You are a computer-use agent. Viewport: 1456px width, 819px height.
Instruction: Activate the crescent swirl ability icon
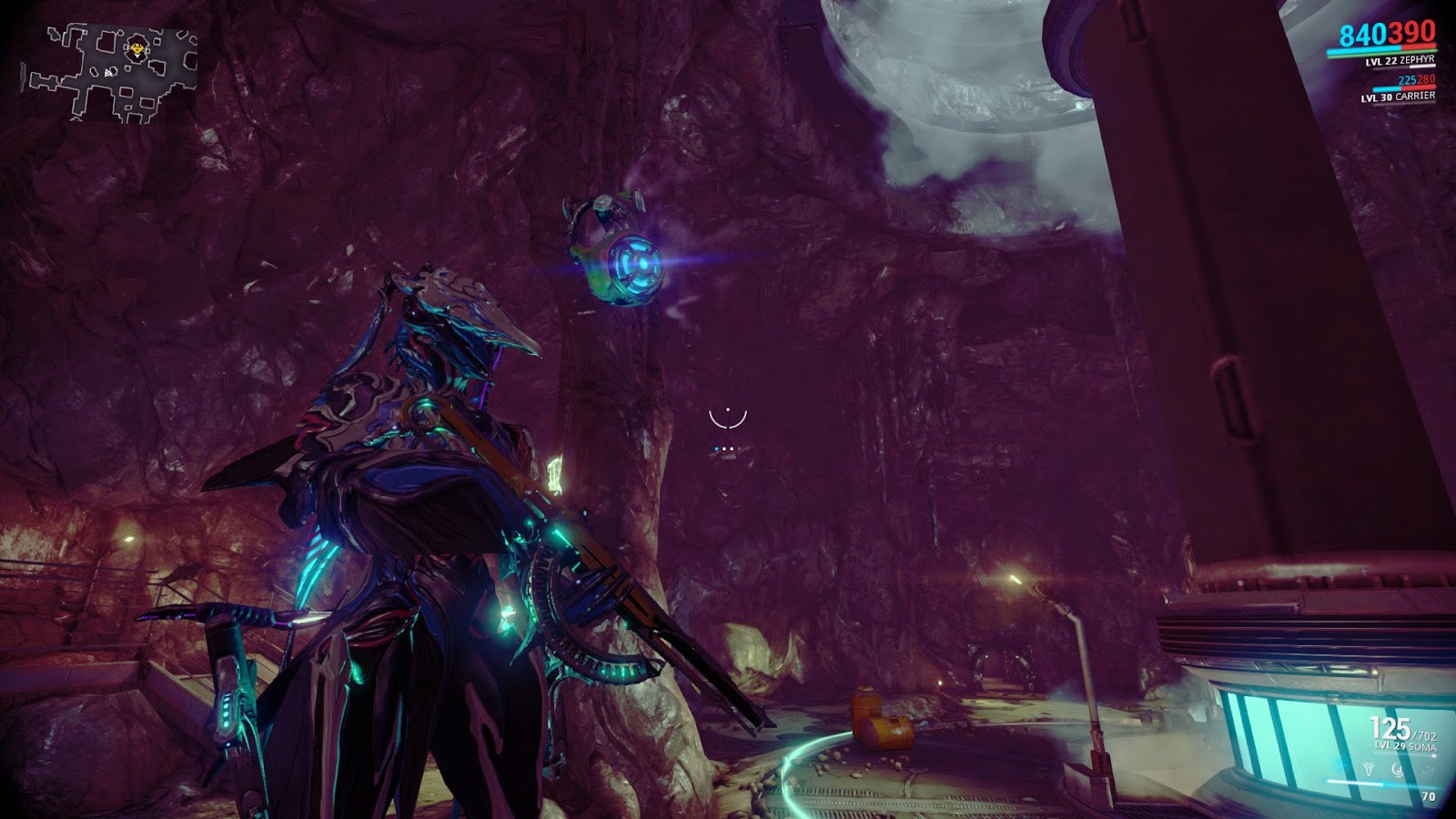[1397, 770]
